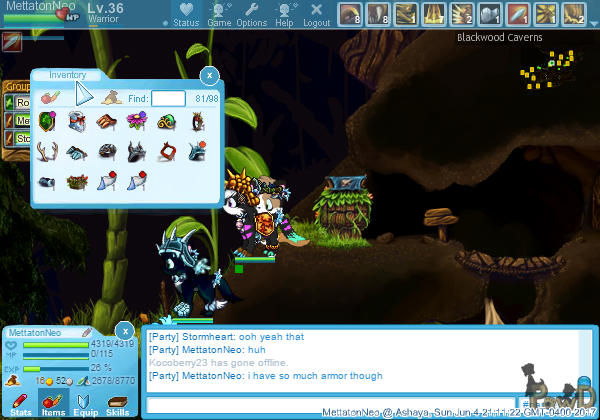Click the chat text input bar
The image size is (600, 420).
click(x=330, y=404)
